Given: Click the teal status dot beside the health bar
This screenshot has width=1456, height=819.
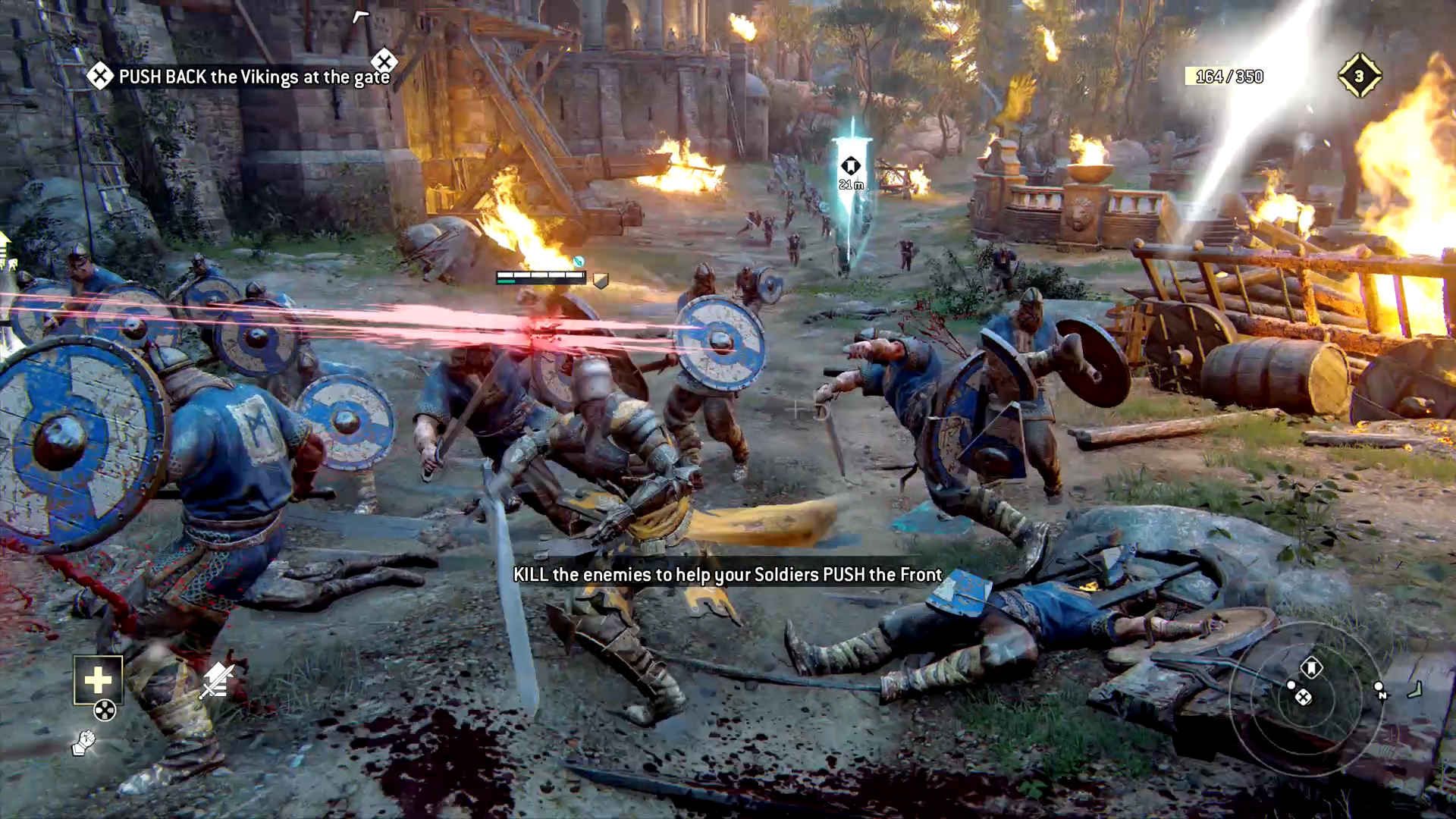Looking at the screenshot, I should (x=579, y=261).
